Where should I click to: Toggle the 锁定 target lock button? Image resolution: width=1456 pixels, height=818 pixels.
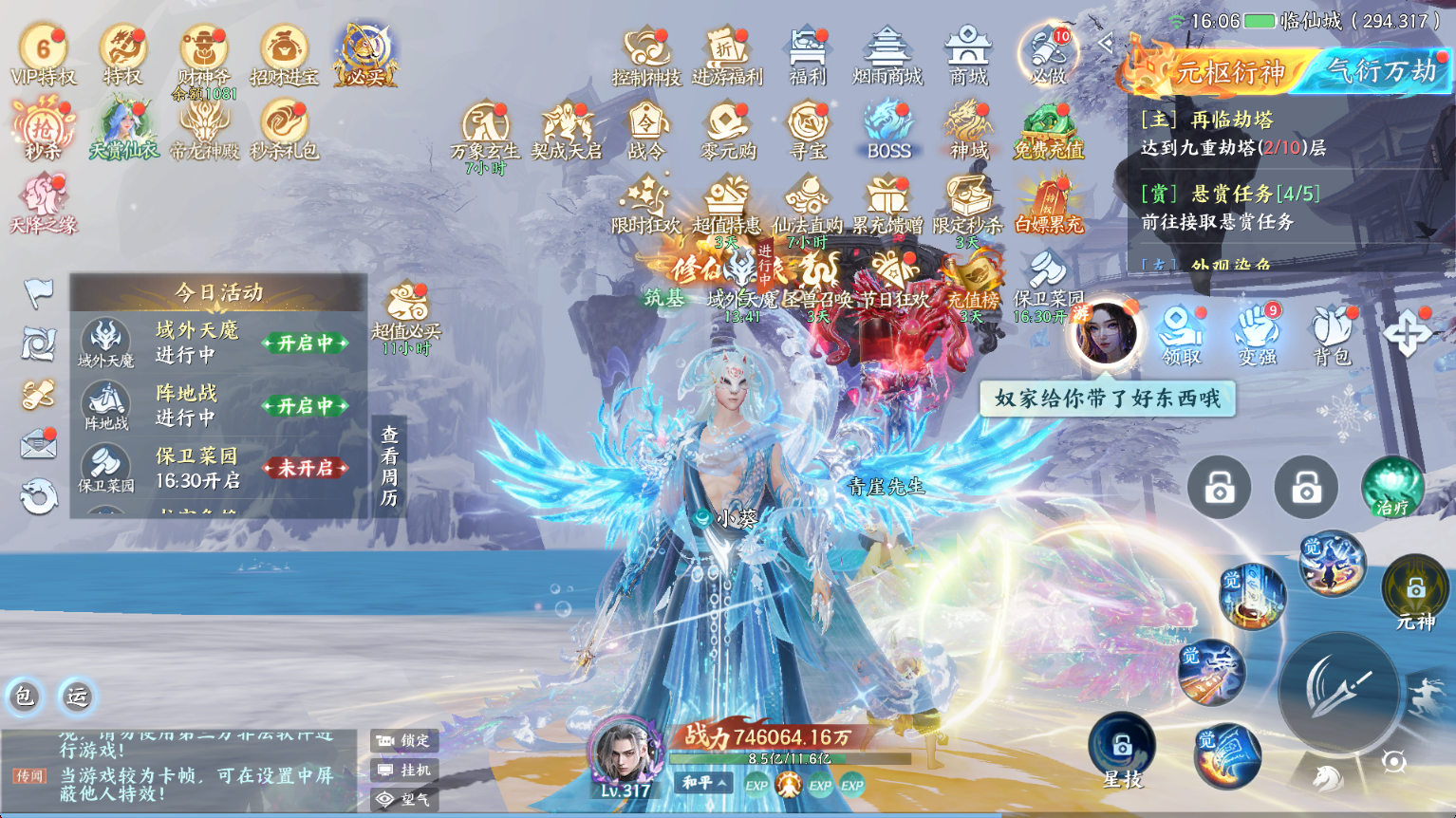(x=405, y=740)
